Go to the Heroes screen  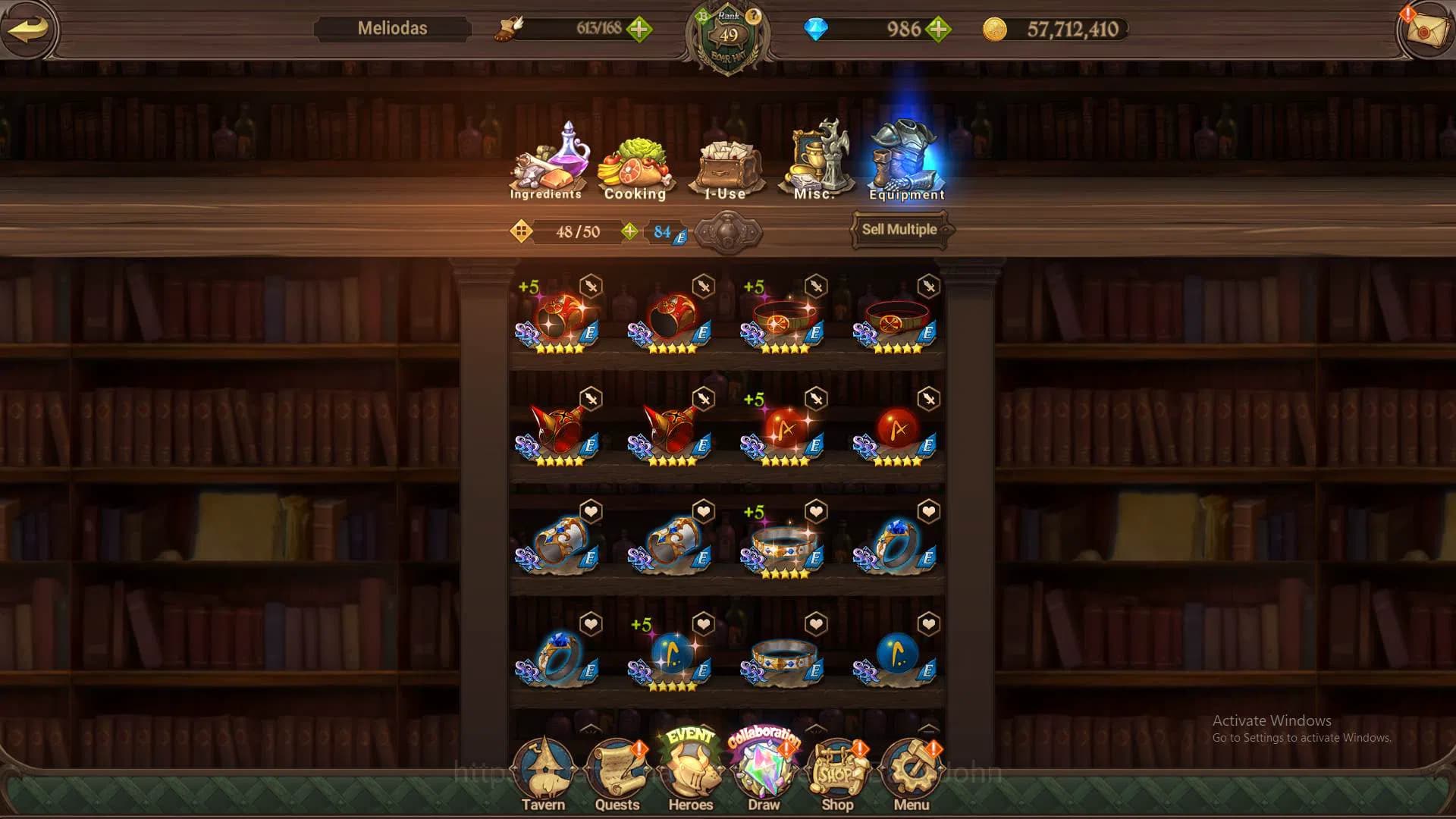coord(691,773)
